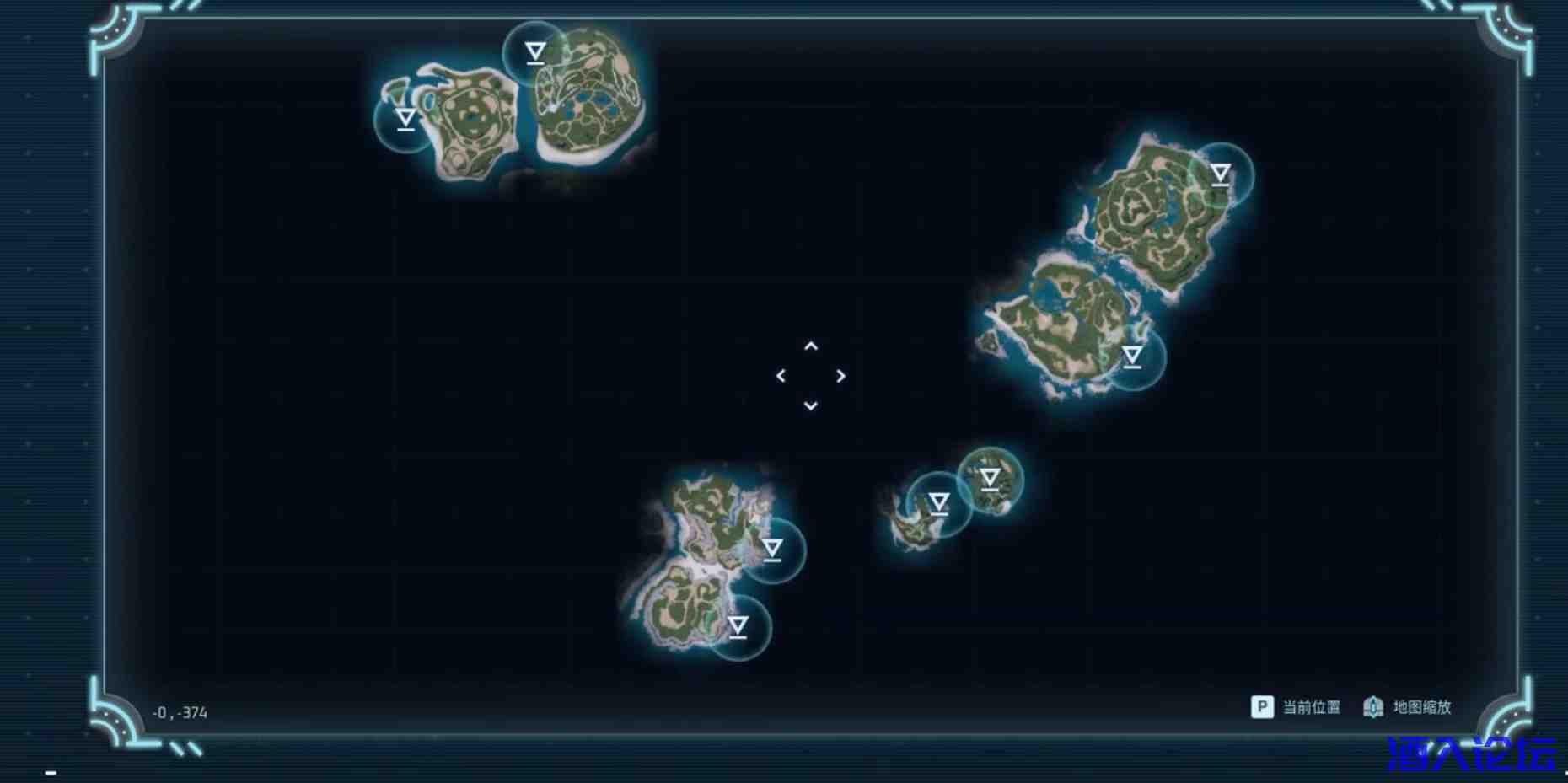Click the P current position icon in the status bar
Viewport: 1568px width, 783px height.
(x=1261, y=708)
